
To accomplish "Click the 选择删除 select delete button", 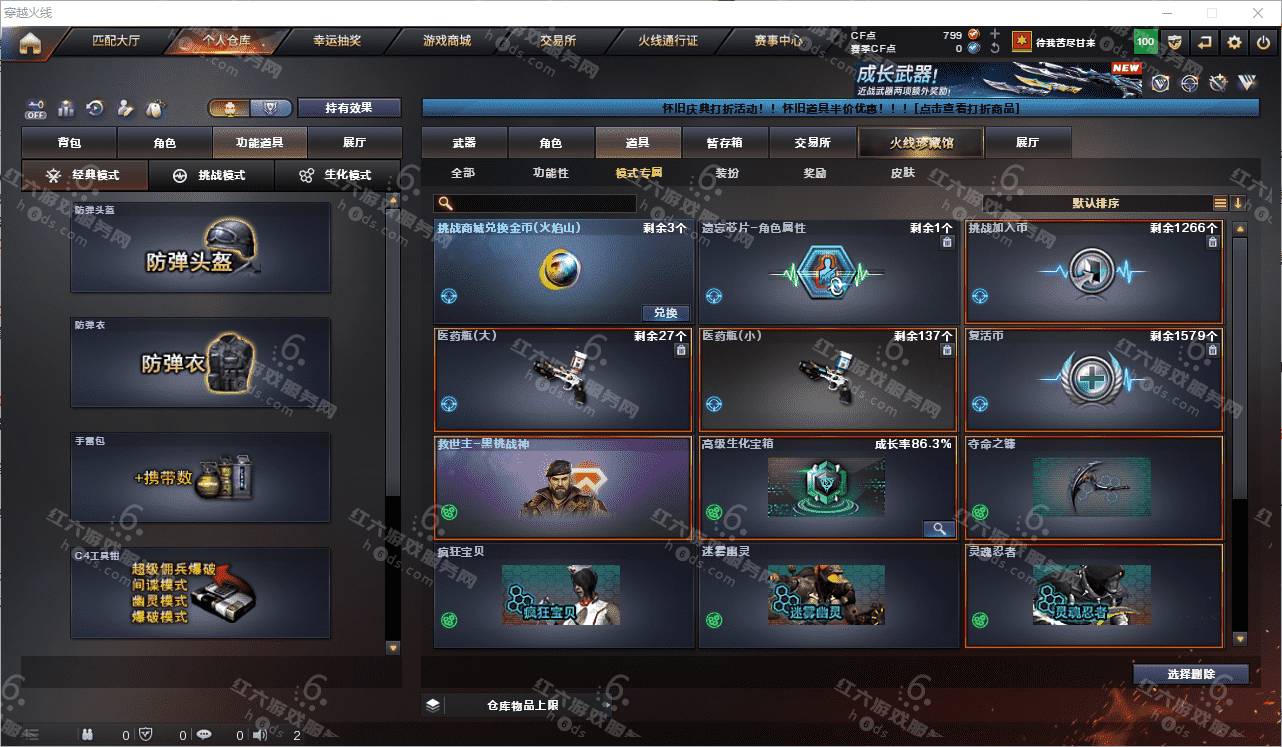I will pos(1190,674).
